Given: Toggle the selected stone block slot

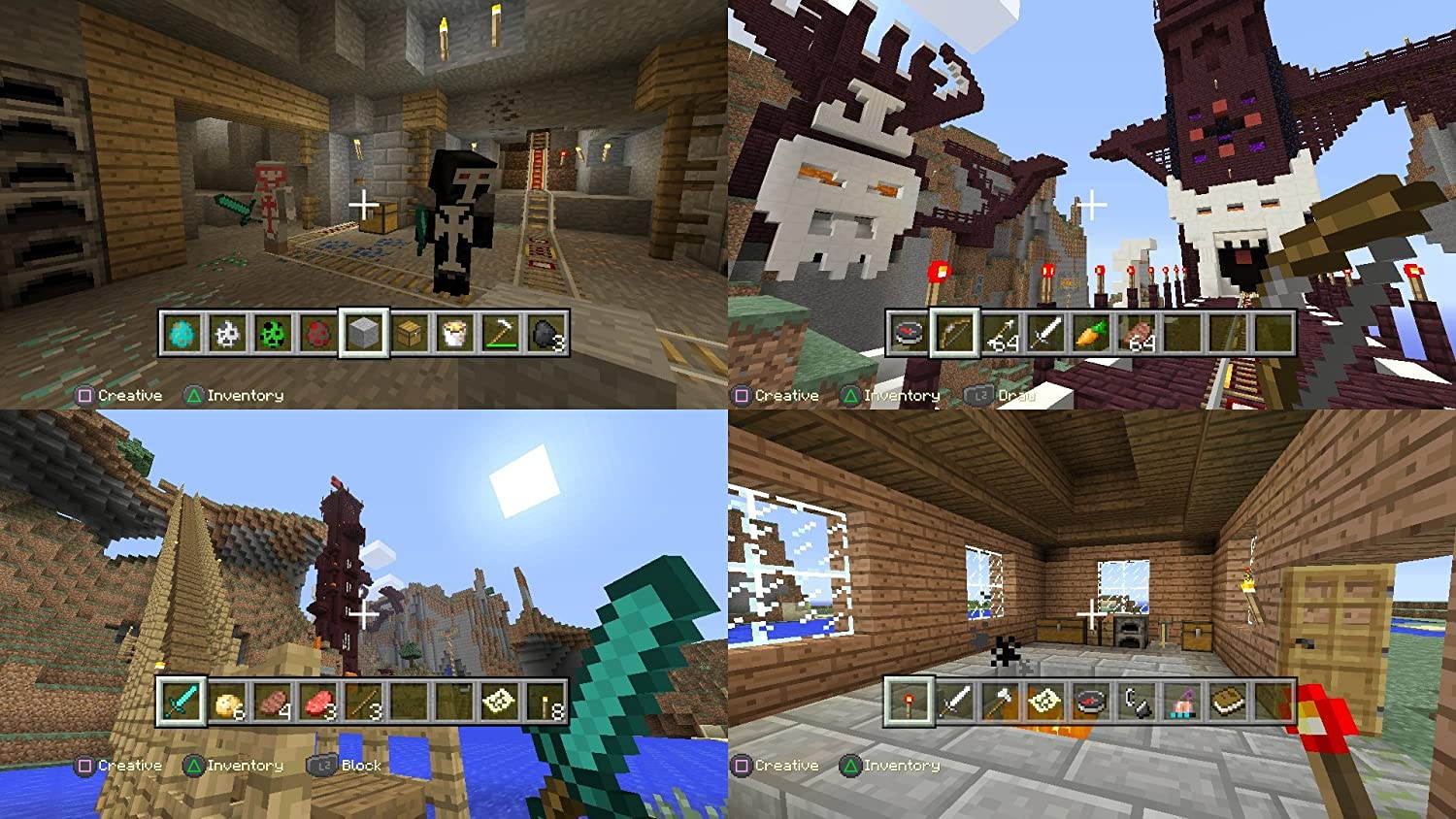Looking at the screenshot, I should click(364, 336).
